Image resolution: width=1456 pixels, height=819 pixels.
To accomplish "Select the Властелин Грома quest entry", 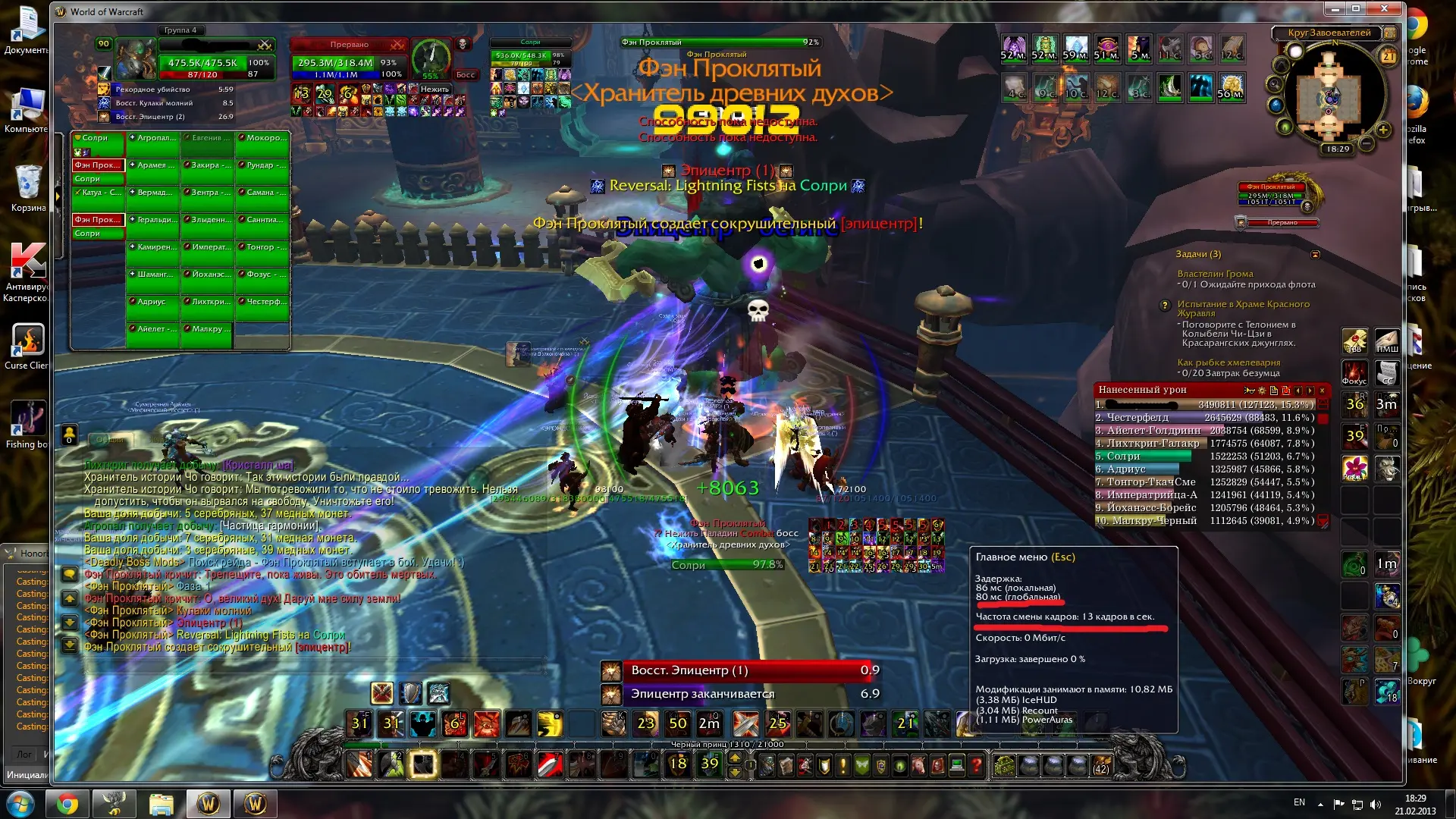I will 1215,274.
